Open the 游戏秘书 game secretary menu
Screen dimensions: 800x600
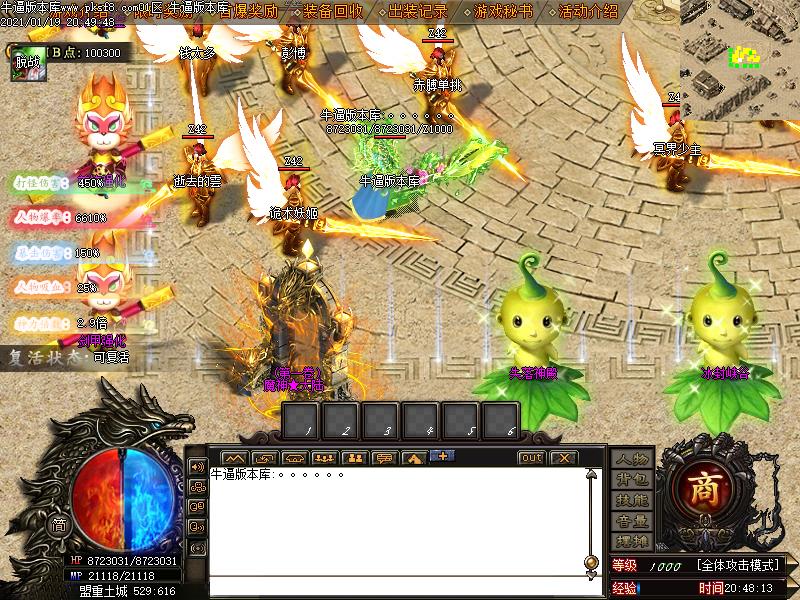504,12
